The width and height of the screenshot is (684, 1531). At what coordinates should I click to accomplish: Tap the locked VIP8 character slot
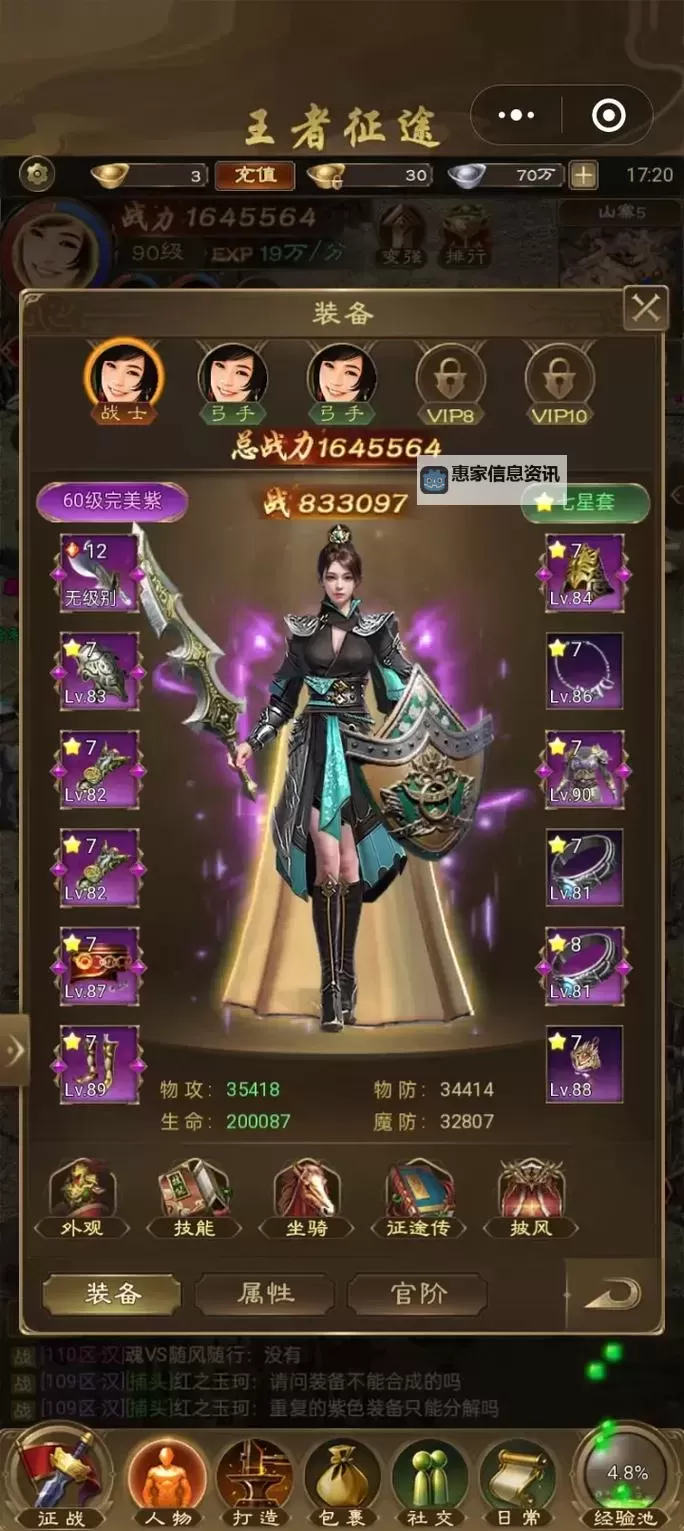(x=448, y=380)
